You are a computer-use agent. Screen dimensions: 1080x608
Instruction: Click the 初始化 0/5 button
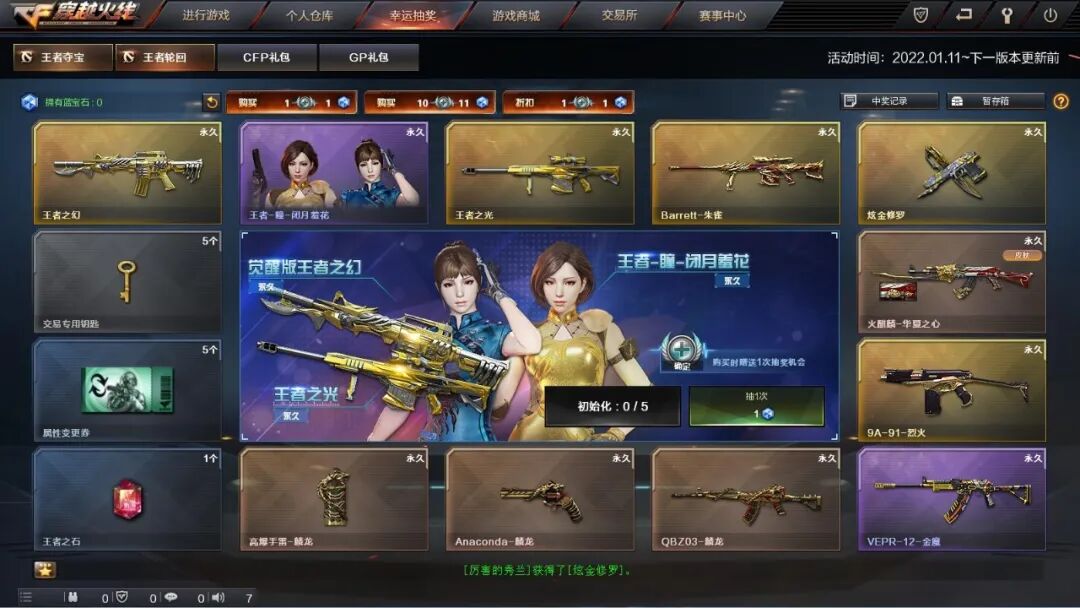click(x=612, y=406)
